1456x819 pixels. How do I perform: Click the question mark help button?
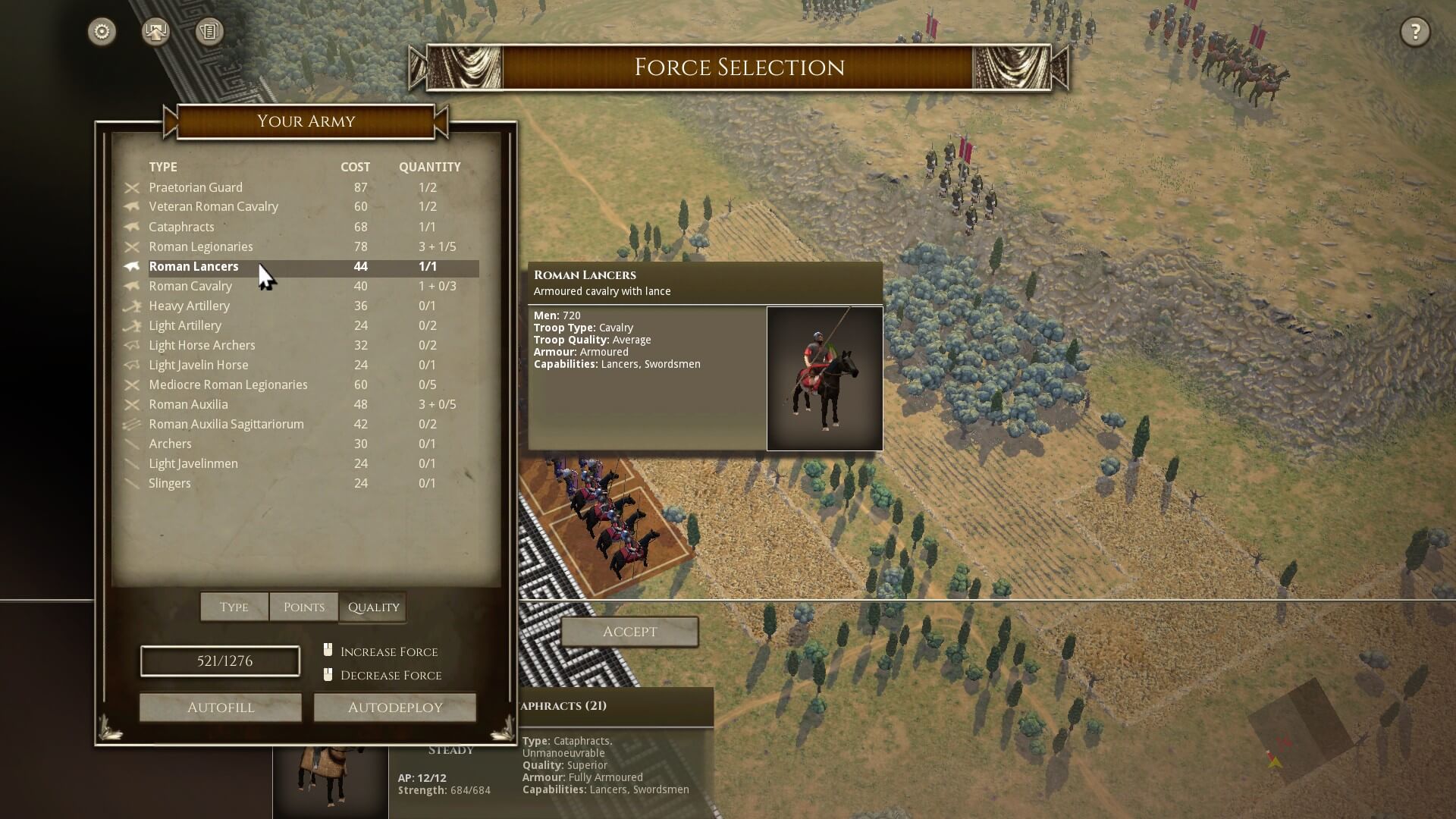[x=1414, y=32]
